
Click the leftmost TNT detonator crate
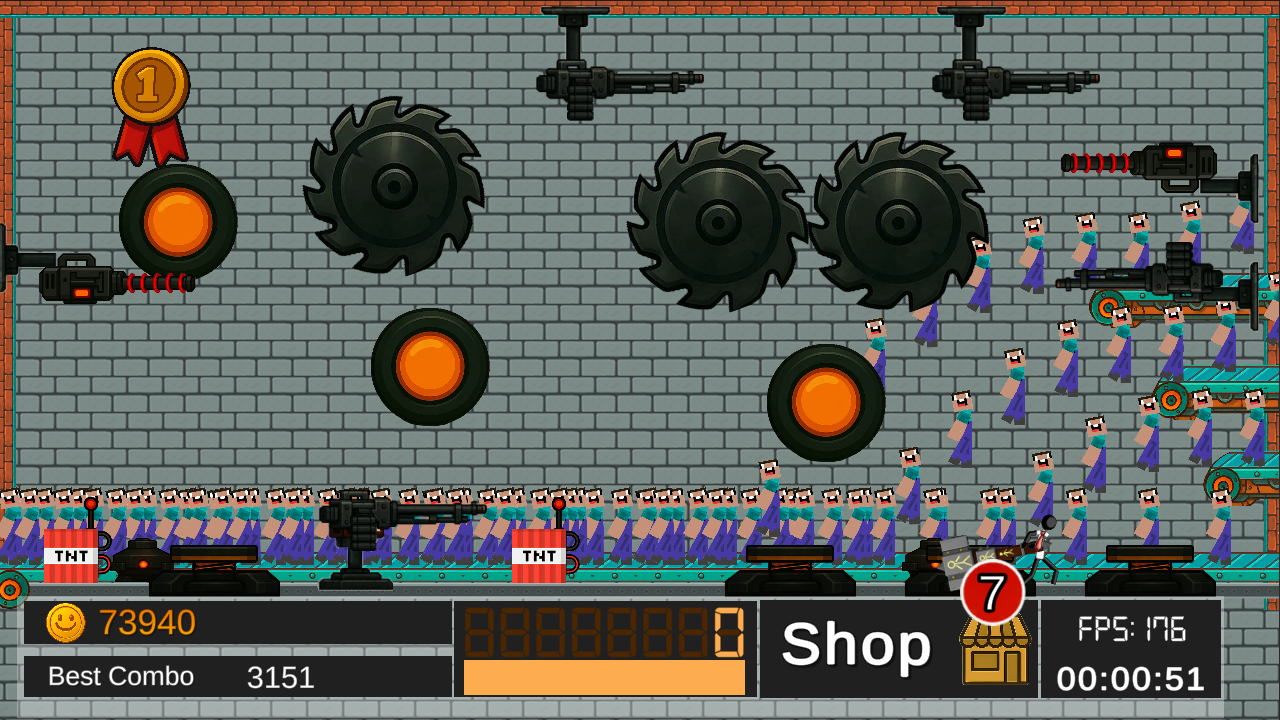[x=70, y=554]
